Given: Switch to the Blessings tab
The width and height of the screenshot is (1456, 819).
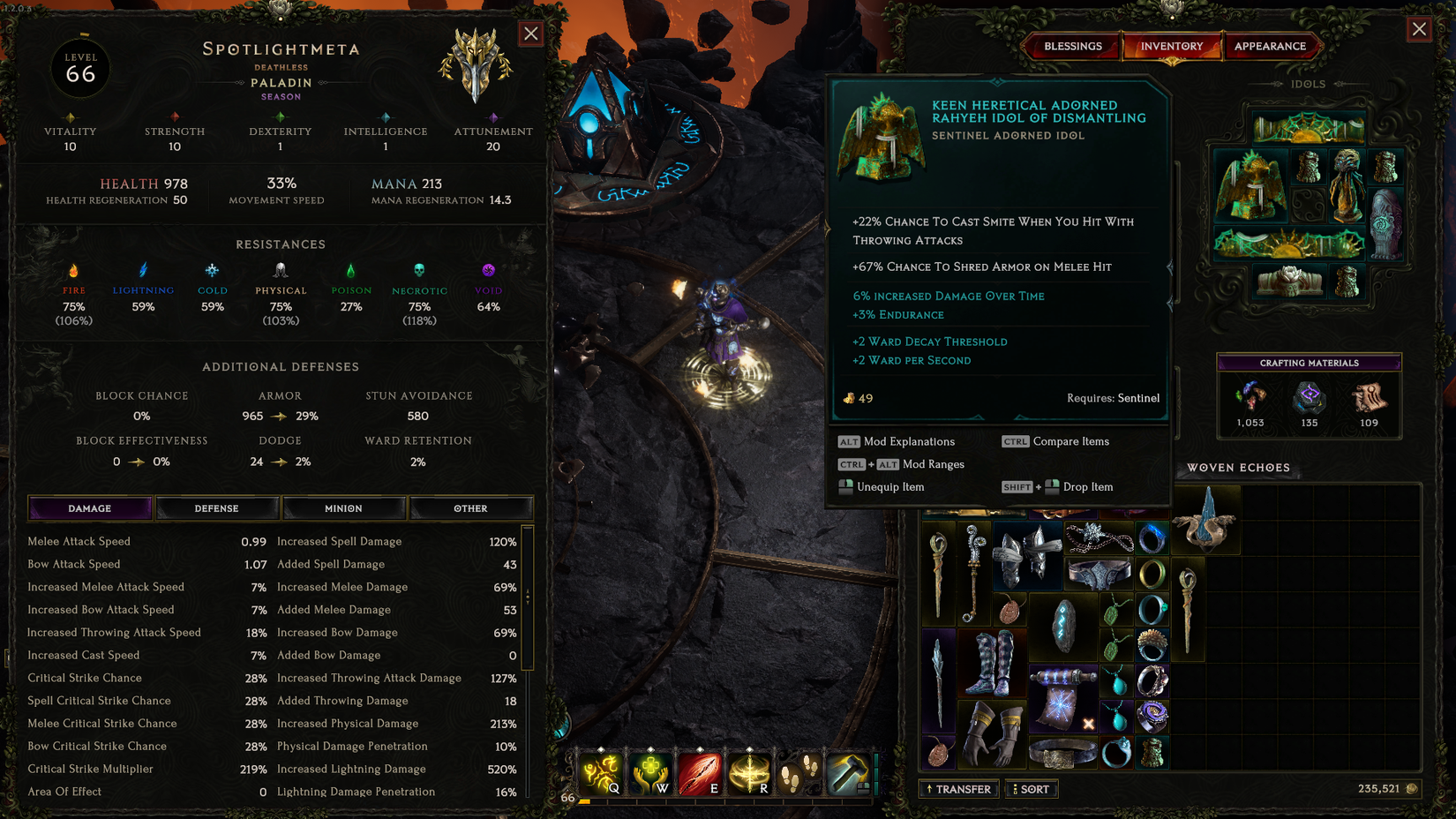Looking at the screenshot, I should [1071, 46].
